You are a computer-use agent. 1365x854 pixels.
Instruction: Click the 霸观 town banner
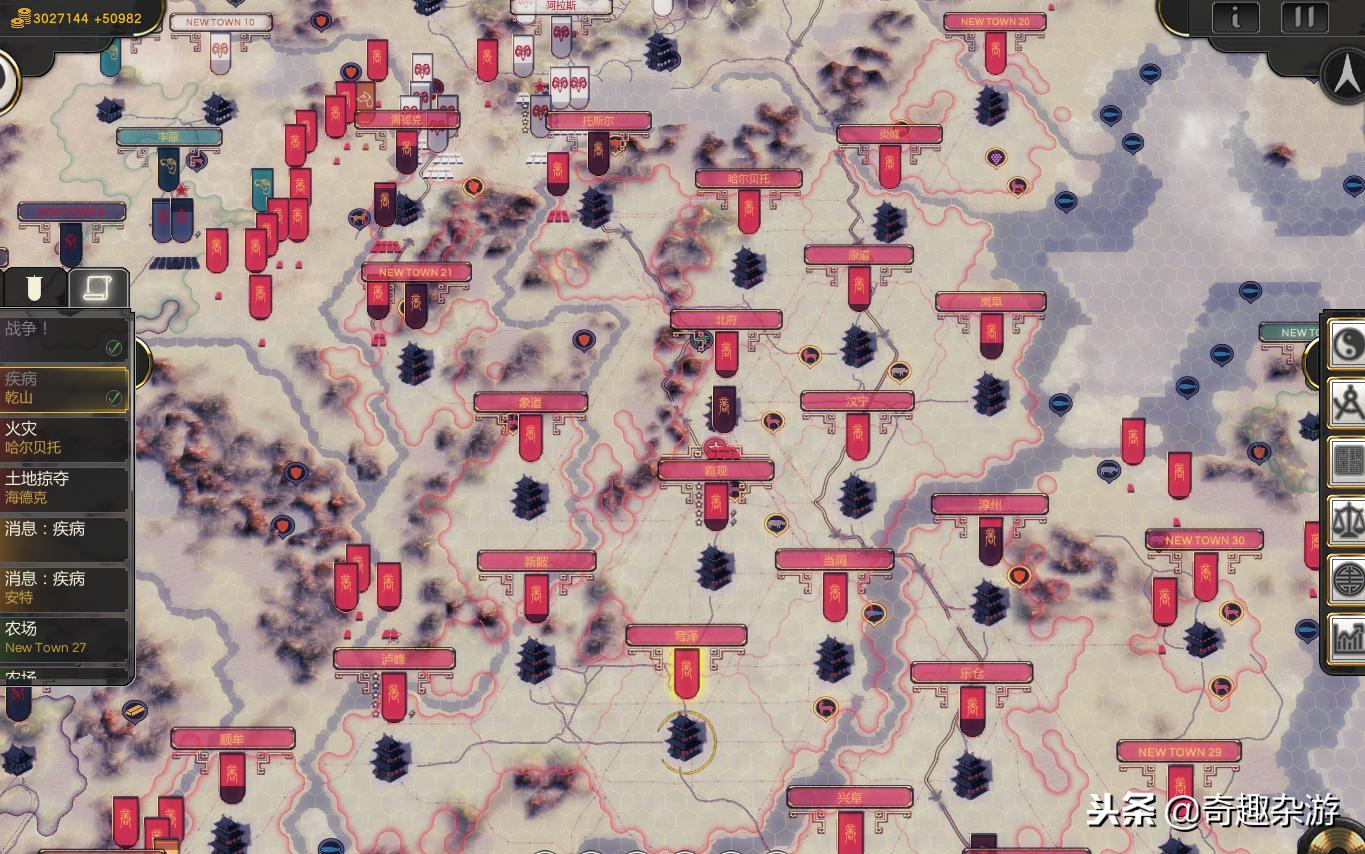click(x=714, y=468)
